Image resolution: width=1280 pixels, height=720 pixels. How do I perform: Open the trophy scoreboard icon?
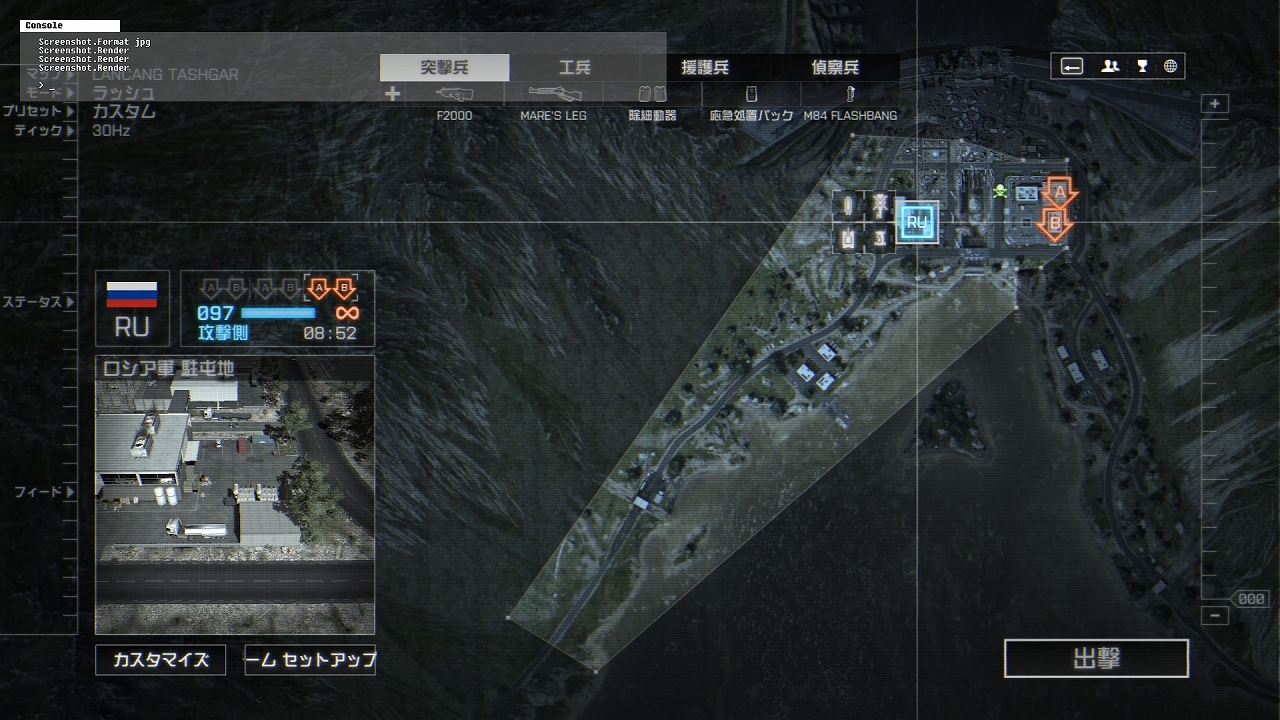click(x=1142, y=67)
